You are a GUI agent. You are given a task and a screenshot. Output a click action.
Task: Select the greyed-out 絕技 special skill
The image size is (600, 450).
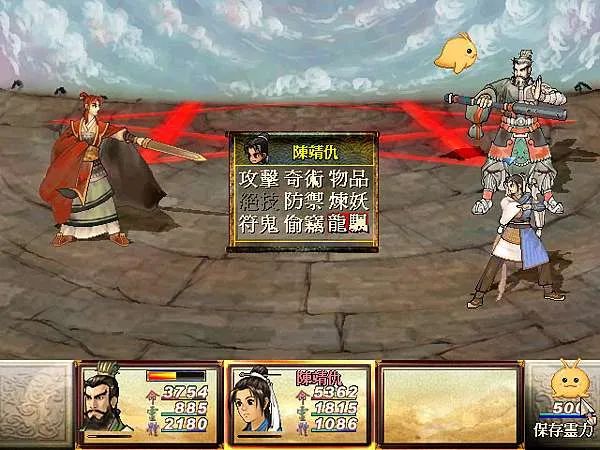[x=257, y=200]
